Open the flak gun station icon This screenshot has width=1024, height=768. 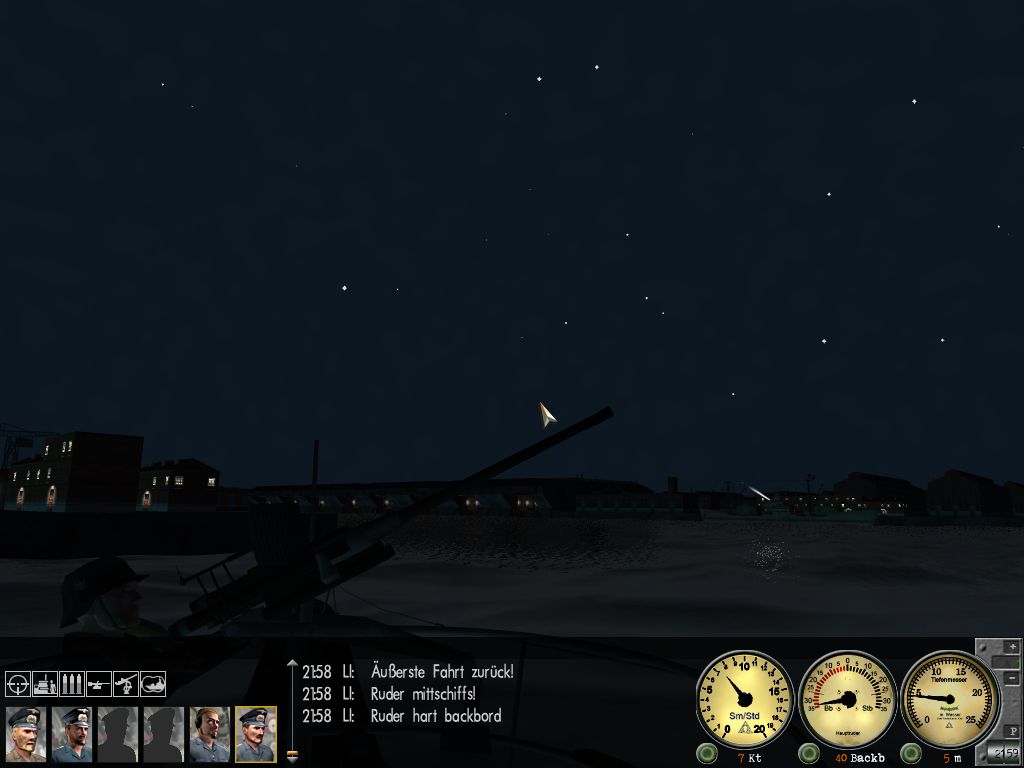(x=125, y=684)
